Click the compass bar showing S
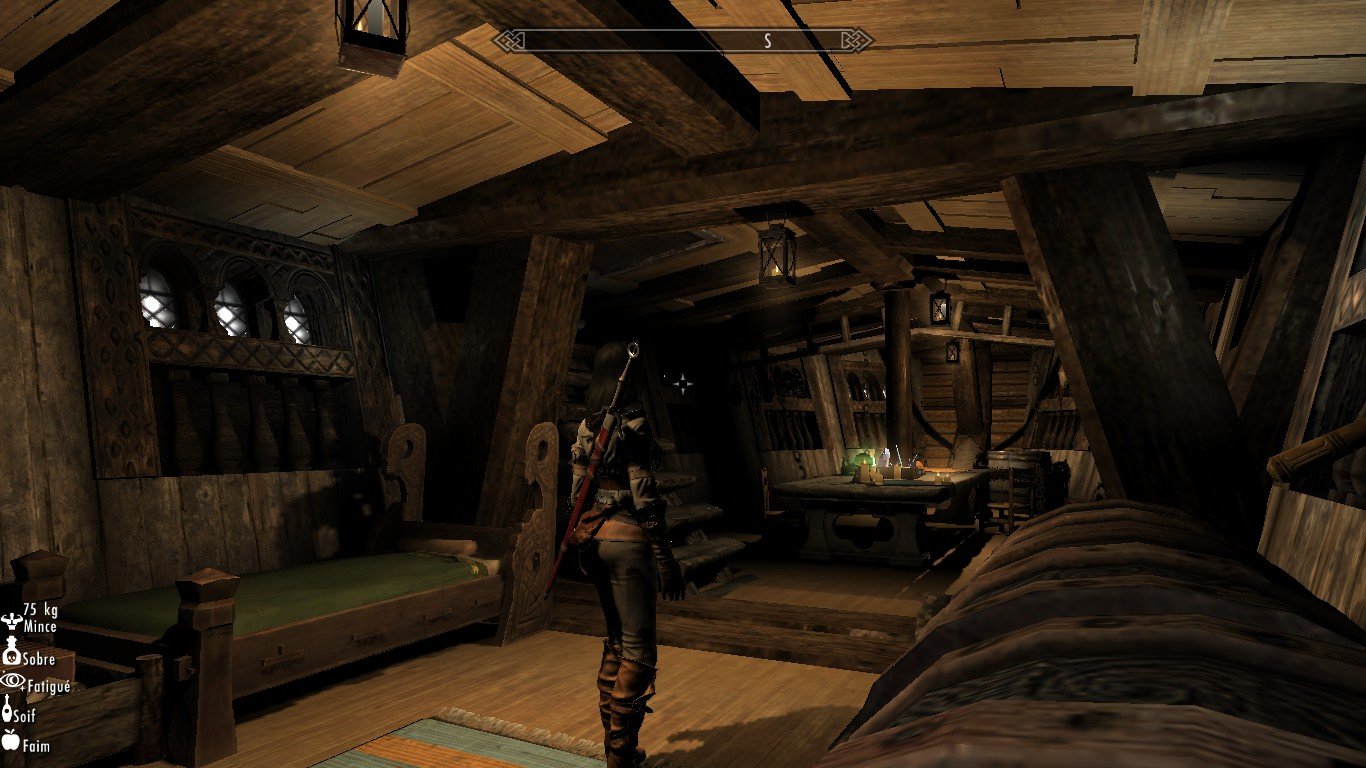The width and height of the screenshot is (1366, 768). click(x=696, y=41)
